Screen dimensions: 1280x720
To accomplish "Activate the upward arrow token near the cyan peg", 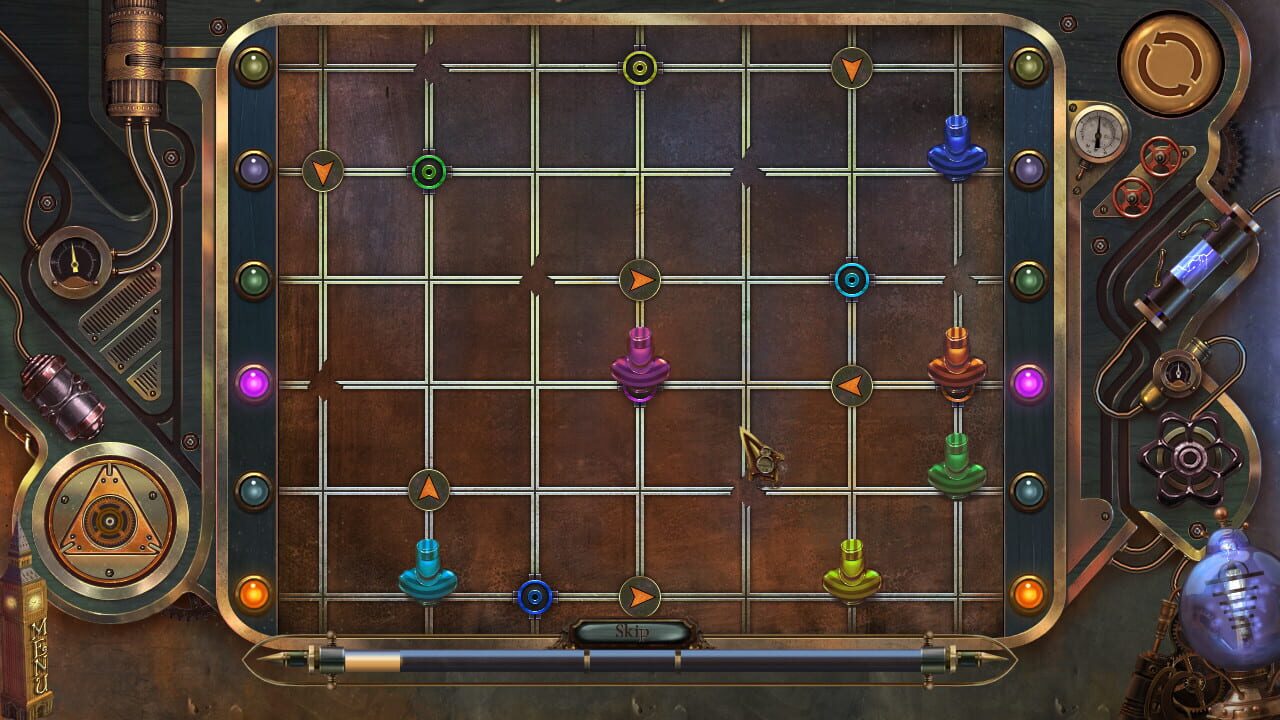I will (x=426, y=489).
